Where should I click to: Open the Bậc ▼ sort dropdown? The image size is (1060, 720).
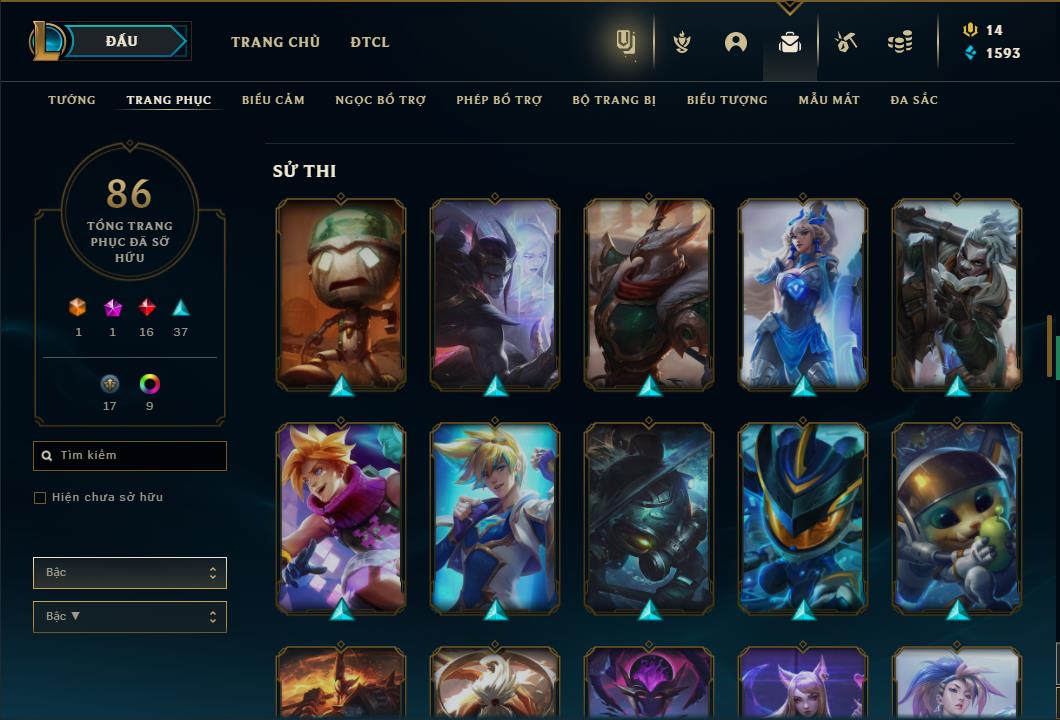click(x=130, y=617)
